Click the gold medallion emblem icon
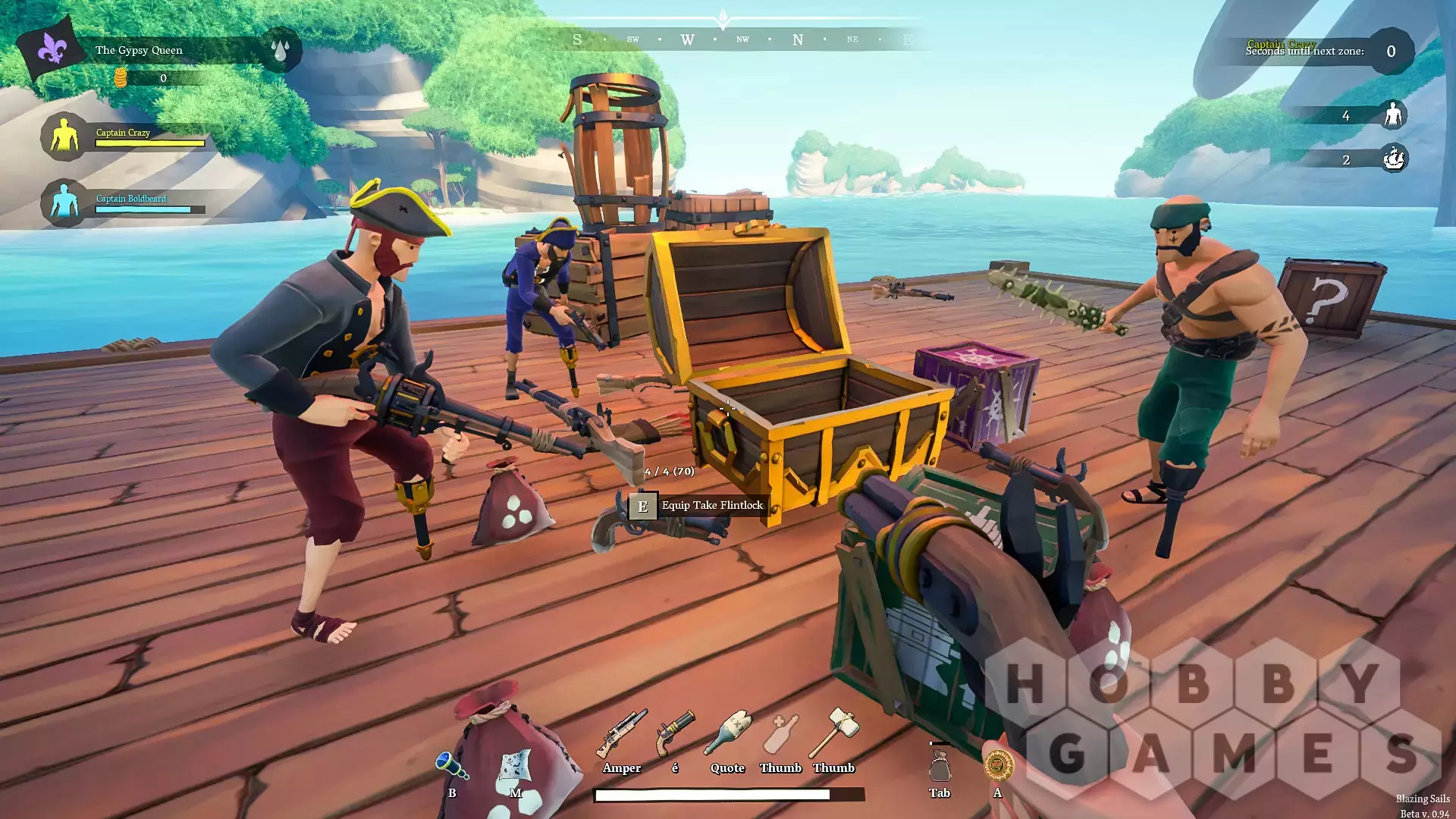 point(998,765)
